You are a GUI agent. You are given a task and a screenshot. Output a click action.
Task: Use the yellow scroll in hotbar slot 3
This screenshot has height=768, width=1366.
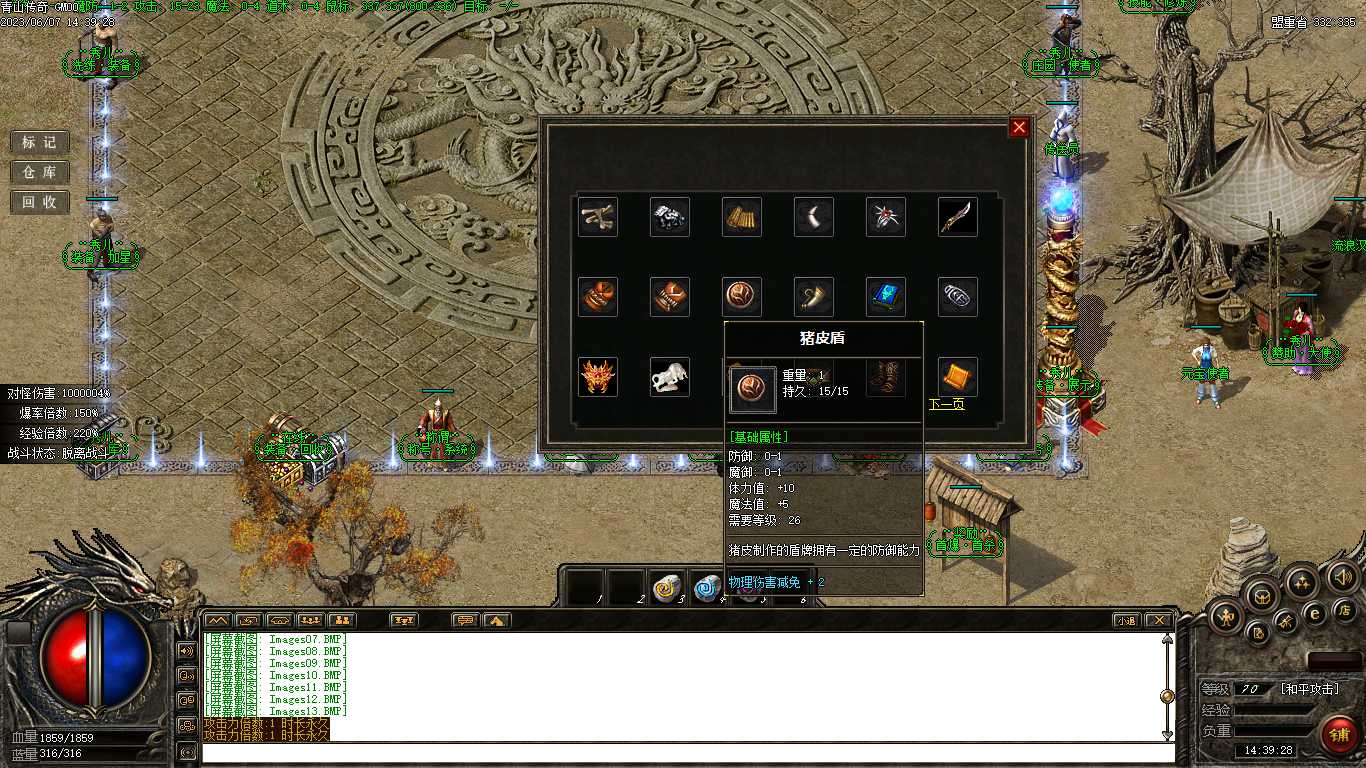(x=667, y=588)
